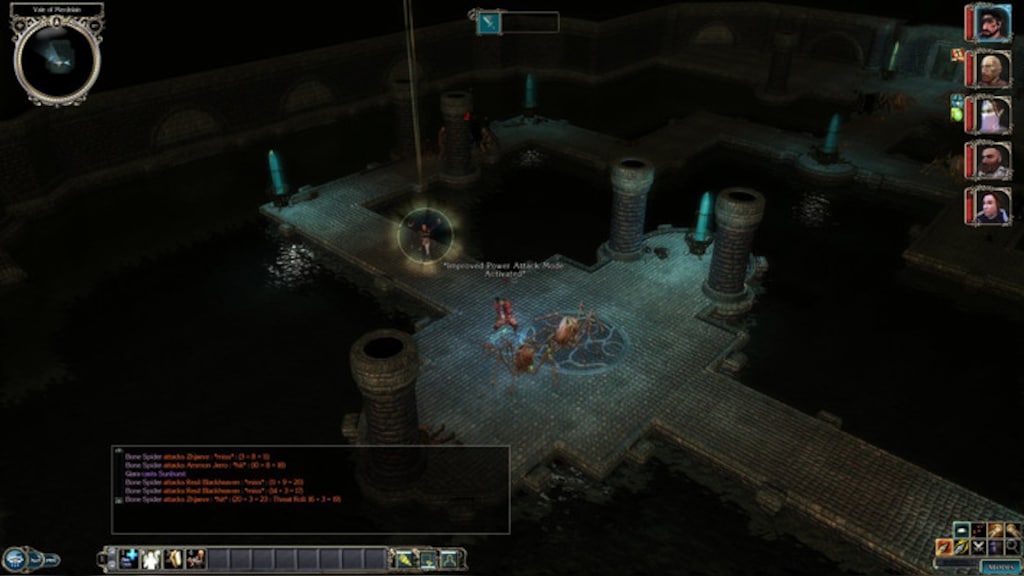Toggle the highlighted red power attack mode icon
The height and width of the screenshot is (576, 1024).
[x=945, y=546]
